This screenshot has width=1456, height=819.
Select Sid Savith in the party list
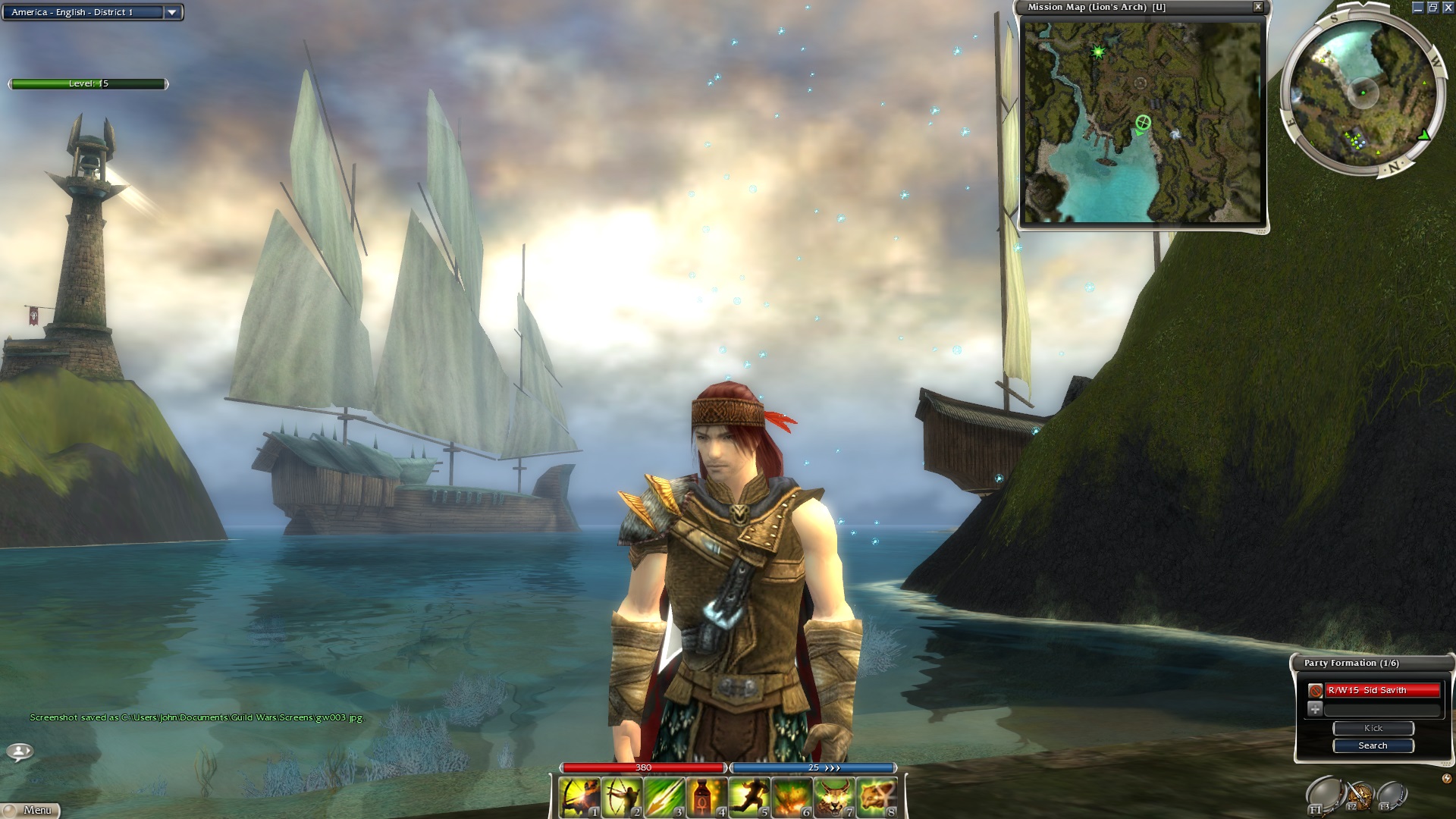click(x=1382, y=690)
